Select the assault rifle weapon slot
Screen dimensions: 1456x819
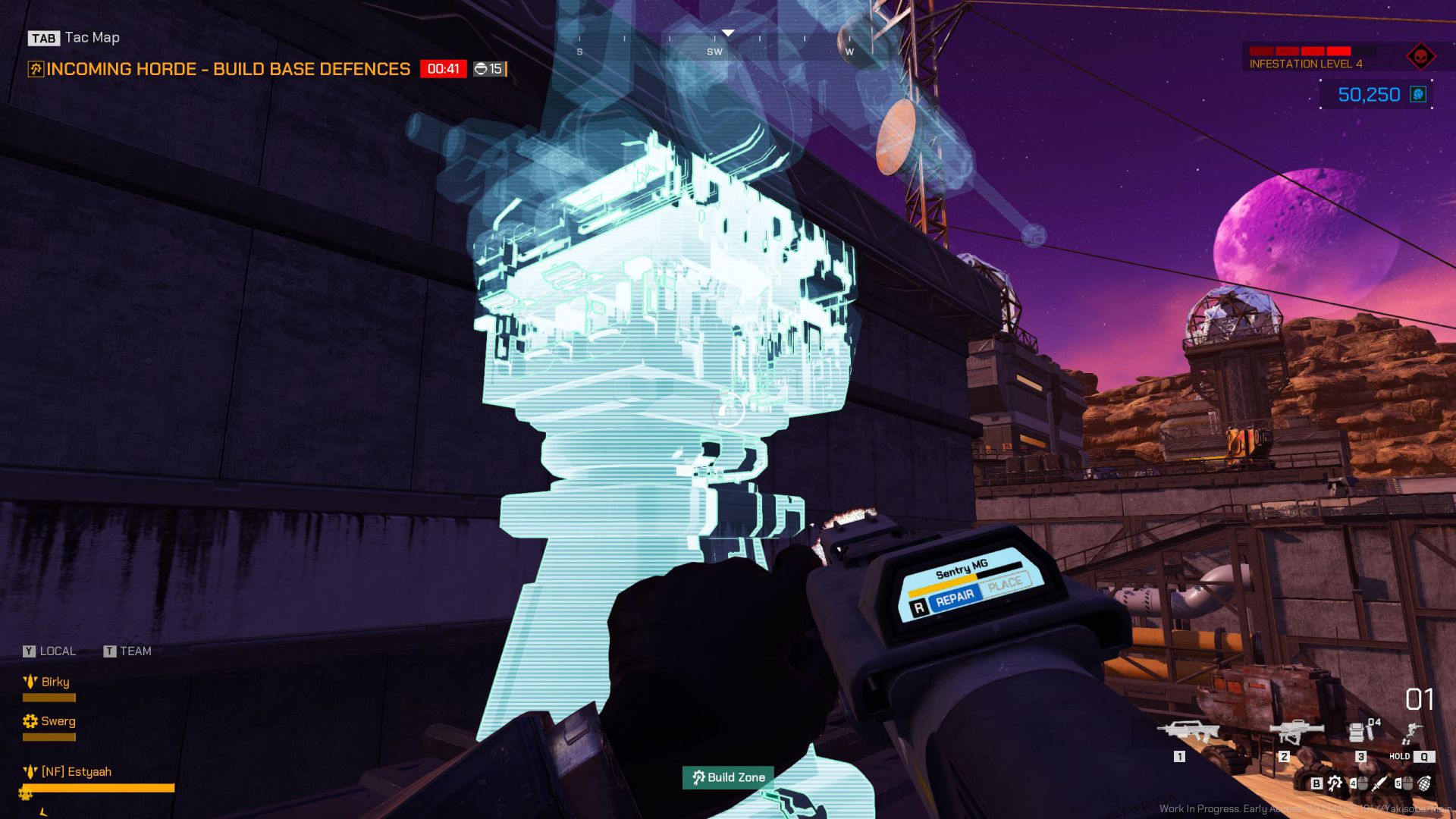(1187, 732)
